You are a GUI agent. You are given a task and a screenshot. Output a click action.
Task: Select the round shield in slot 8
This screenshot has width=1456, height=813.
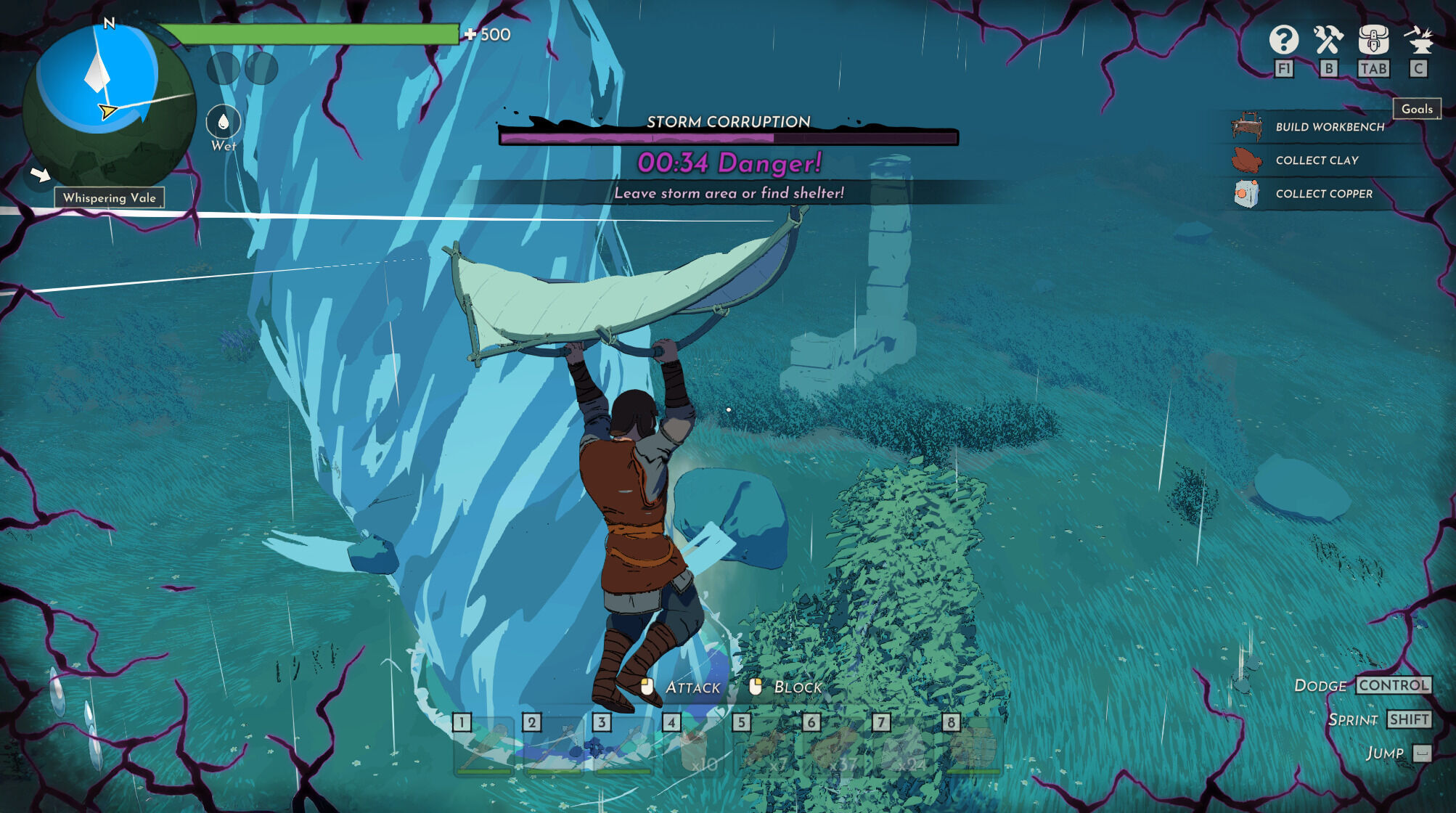click(973, 748)
